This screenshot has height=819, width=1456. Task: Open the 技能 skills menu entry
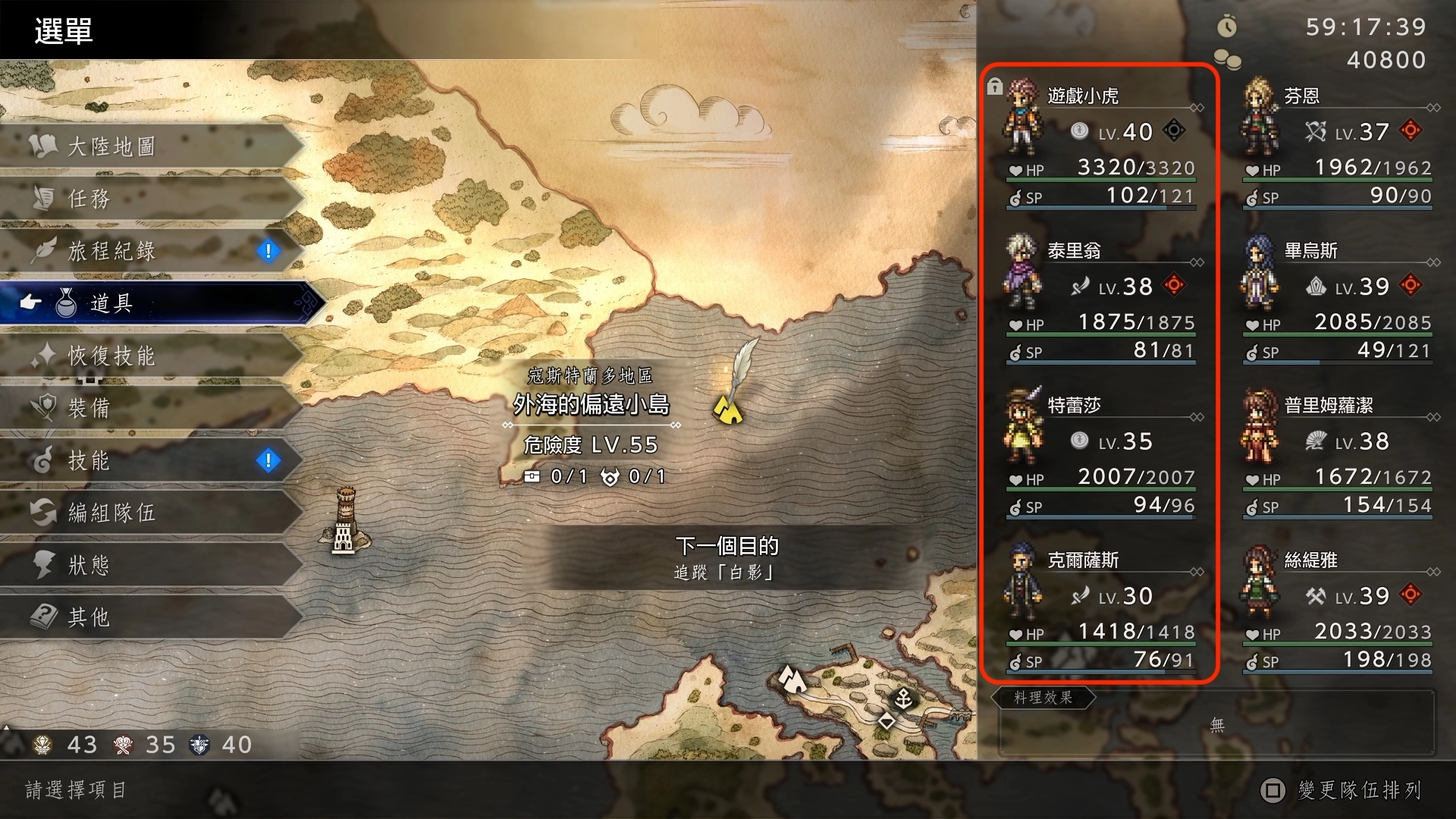pyautogui.click(x=152, y=460)
